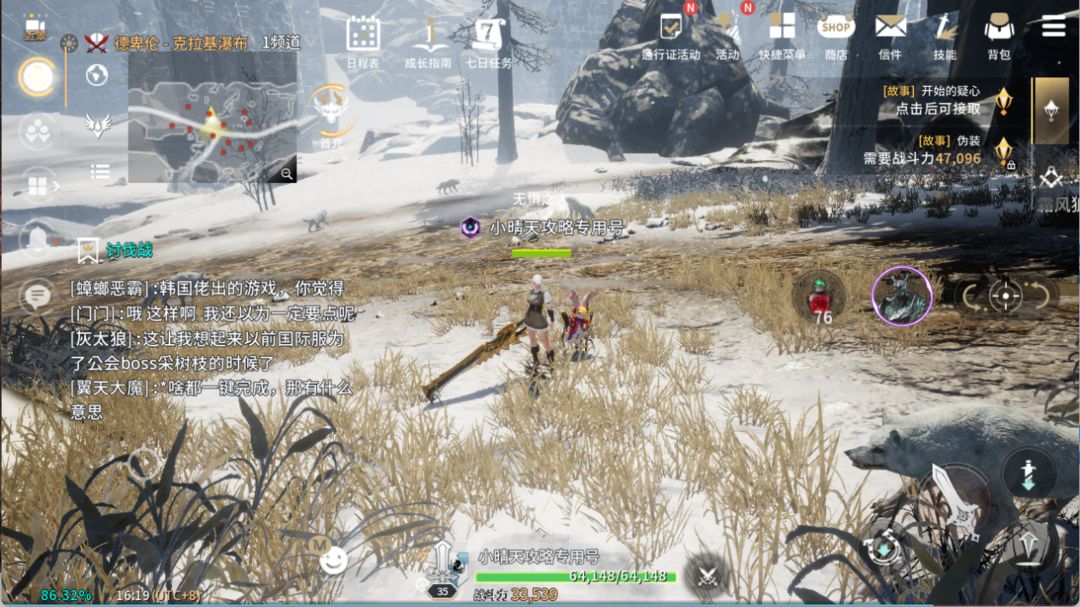Open the hamburger main menu
The width and height of the screenshot is (1080, 607).
1053,27
